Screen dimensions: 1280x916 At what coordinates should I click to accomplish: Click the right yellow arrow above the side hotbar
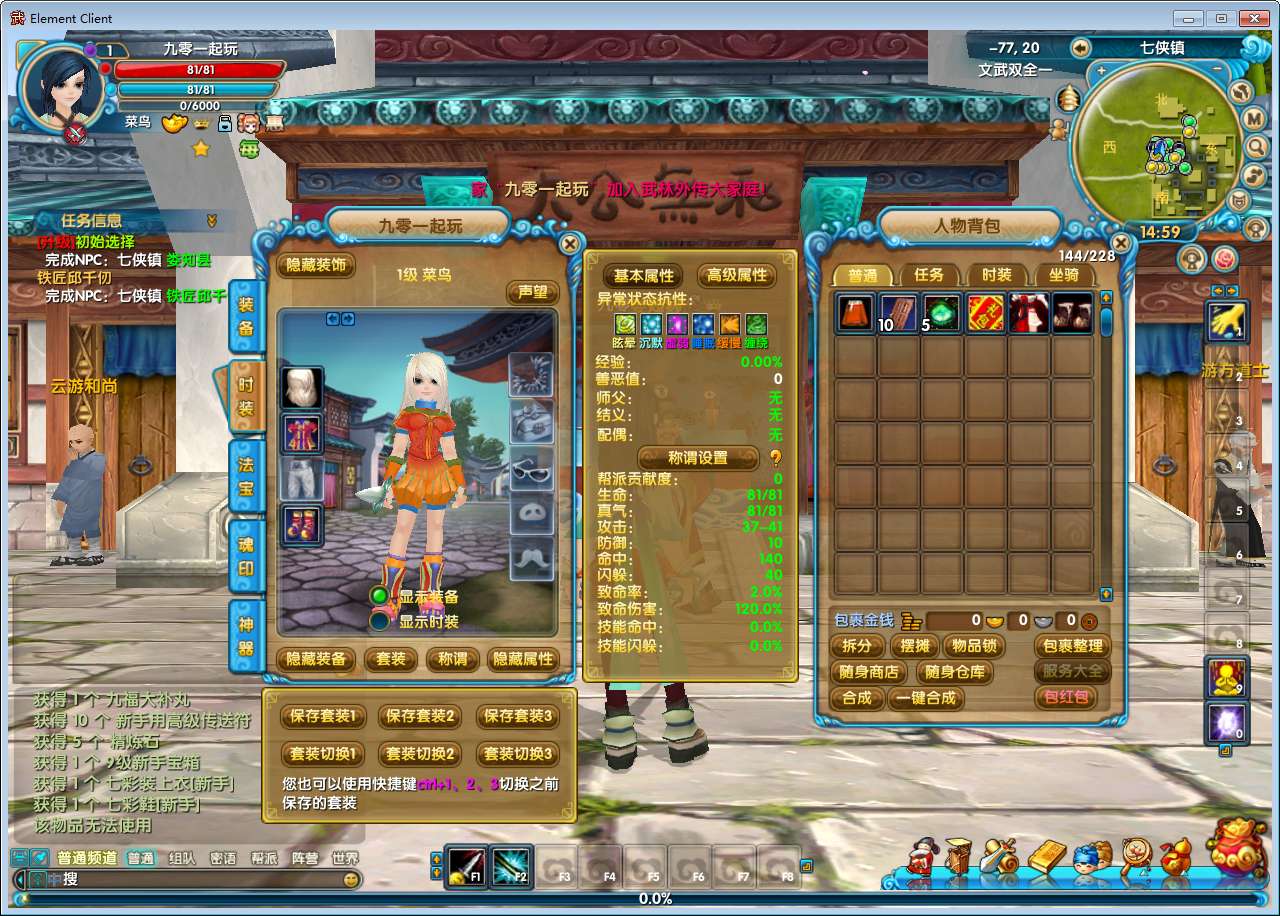(1232, 290)
